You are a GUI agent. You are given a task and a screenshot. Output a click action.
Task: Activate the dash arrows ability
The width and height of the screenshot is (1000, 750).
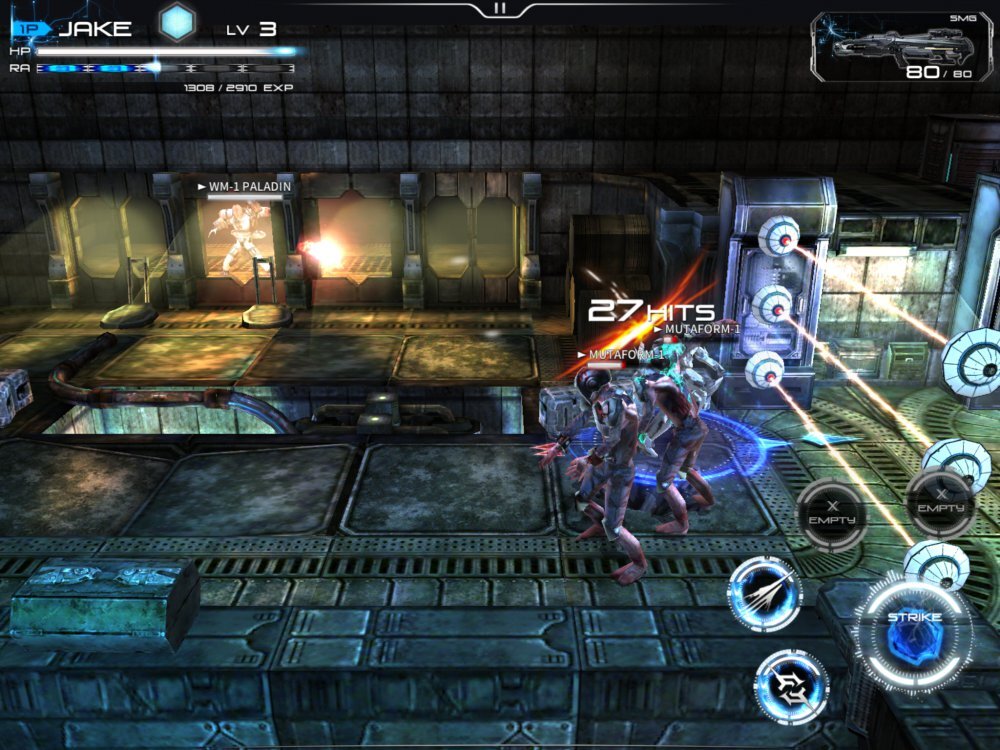point(764,593)
